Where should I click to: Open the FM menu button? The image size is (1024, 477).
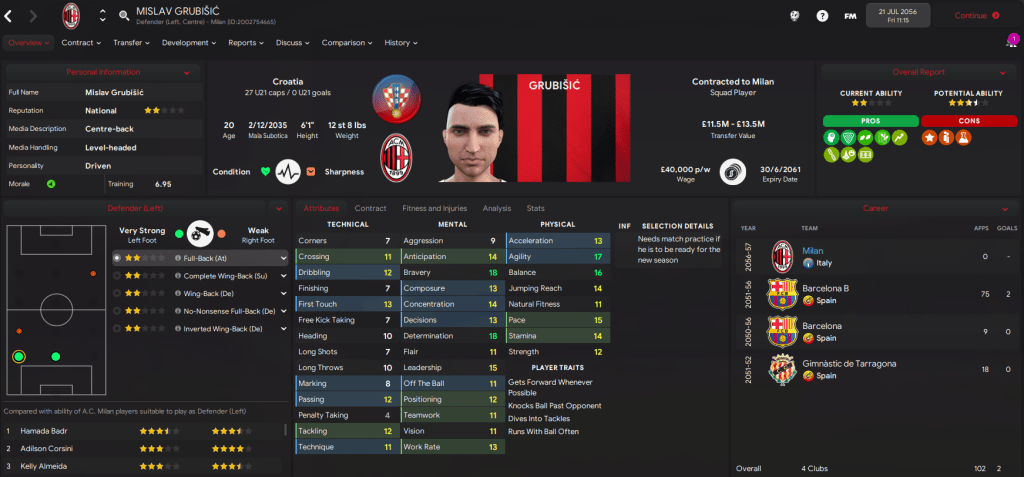point(850,16)
